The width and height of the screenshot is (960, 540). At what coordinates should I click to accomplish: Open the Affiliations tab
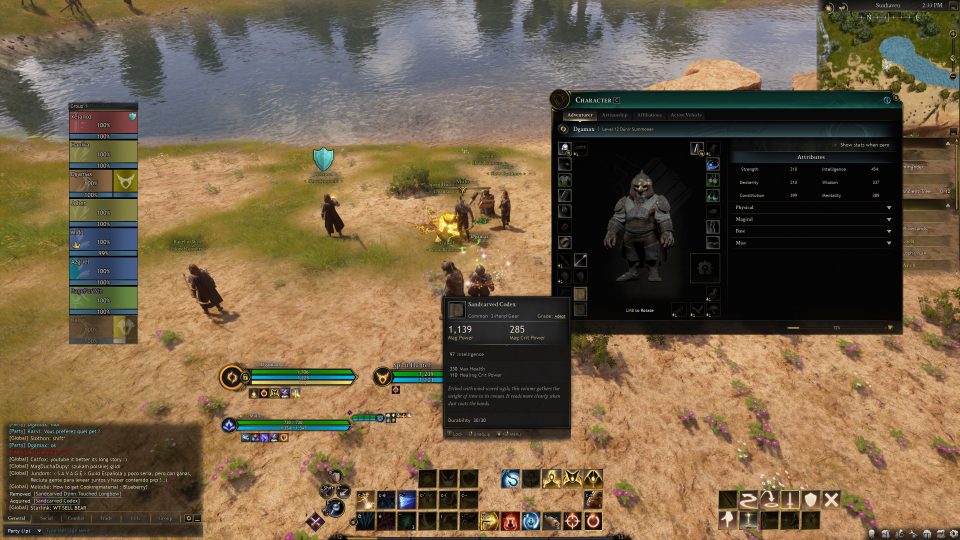coord(649,115)
